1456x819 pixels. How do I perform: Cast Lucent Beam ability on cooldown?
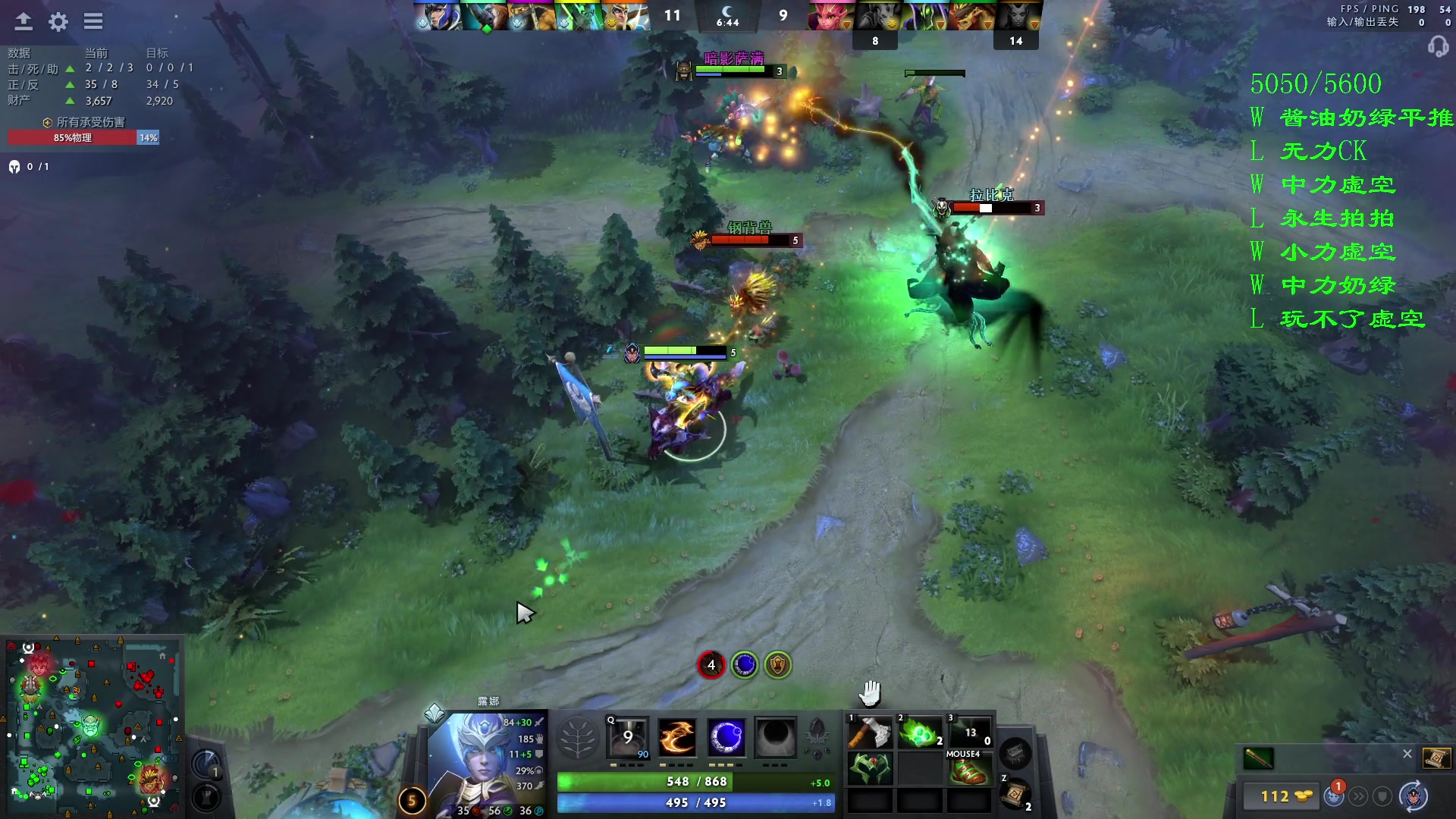pos(629,737)
